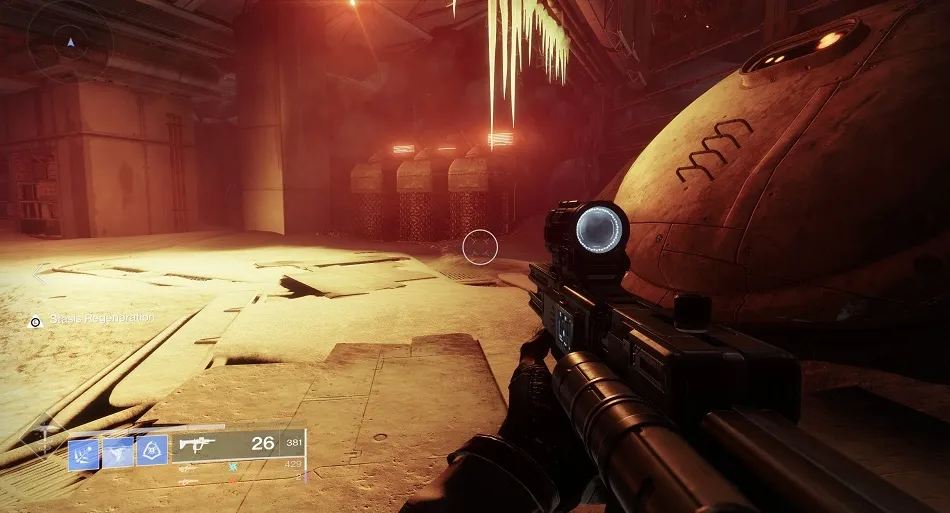Trigger the class ability barricade icon
The image size is (950, 513).
[x=152, y=452]
